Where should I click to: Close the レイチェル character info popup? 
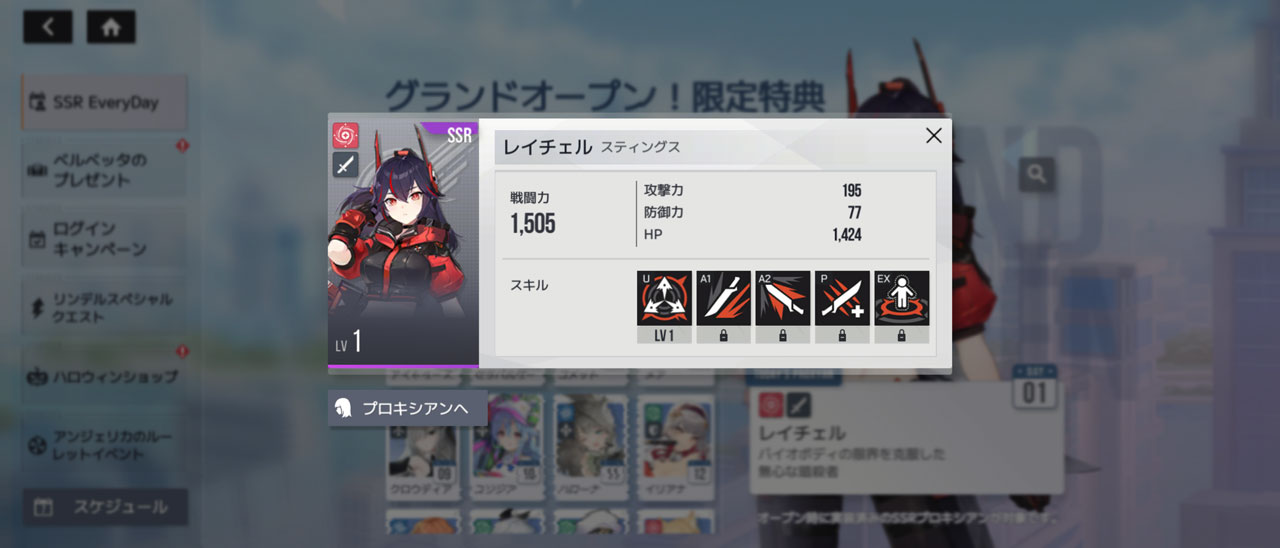[933, 136]
